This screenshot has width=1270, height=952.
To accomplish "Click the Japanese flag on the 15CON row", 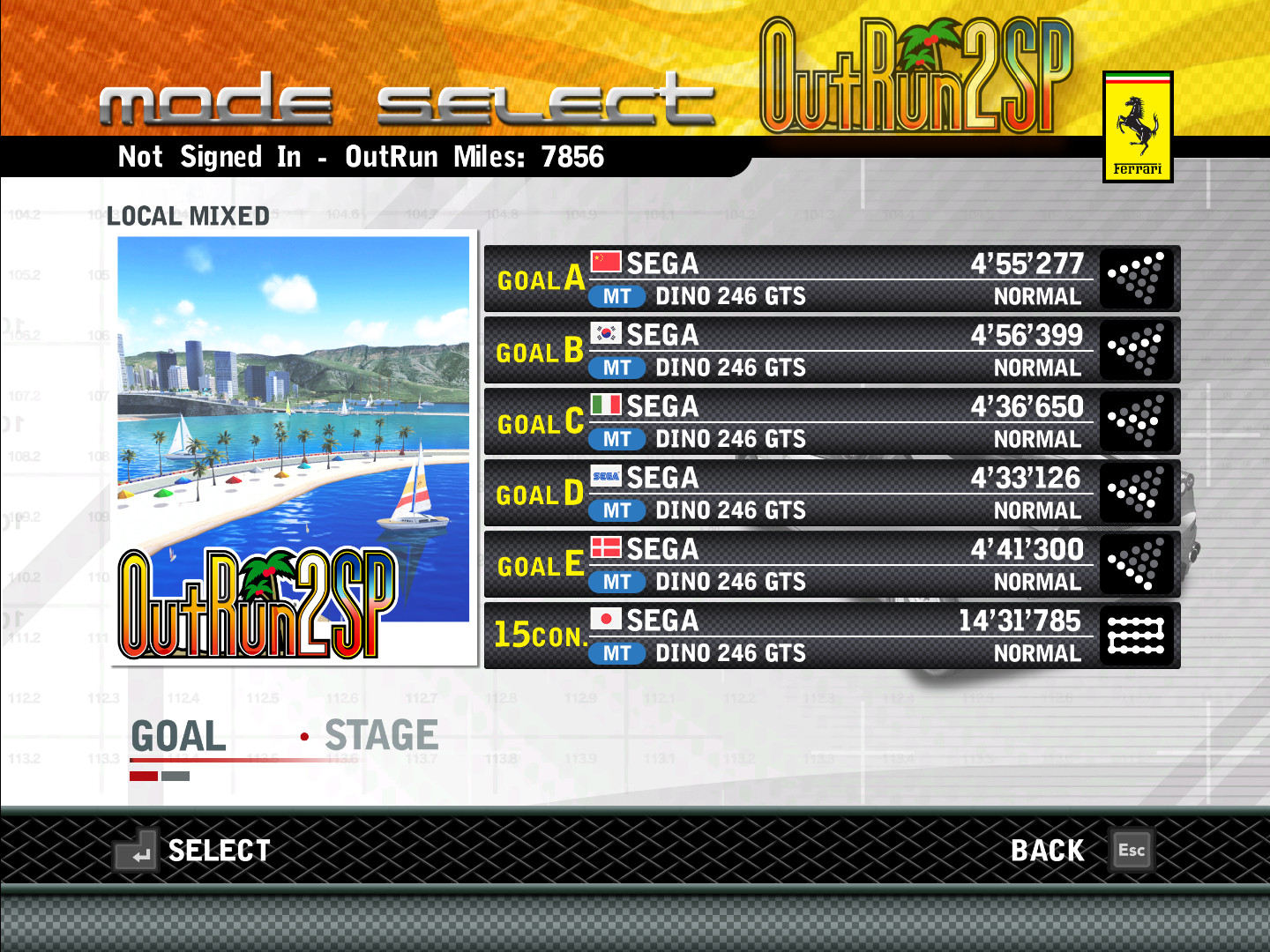I will point(605,618).
